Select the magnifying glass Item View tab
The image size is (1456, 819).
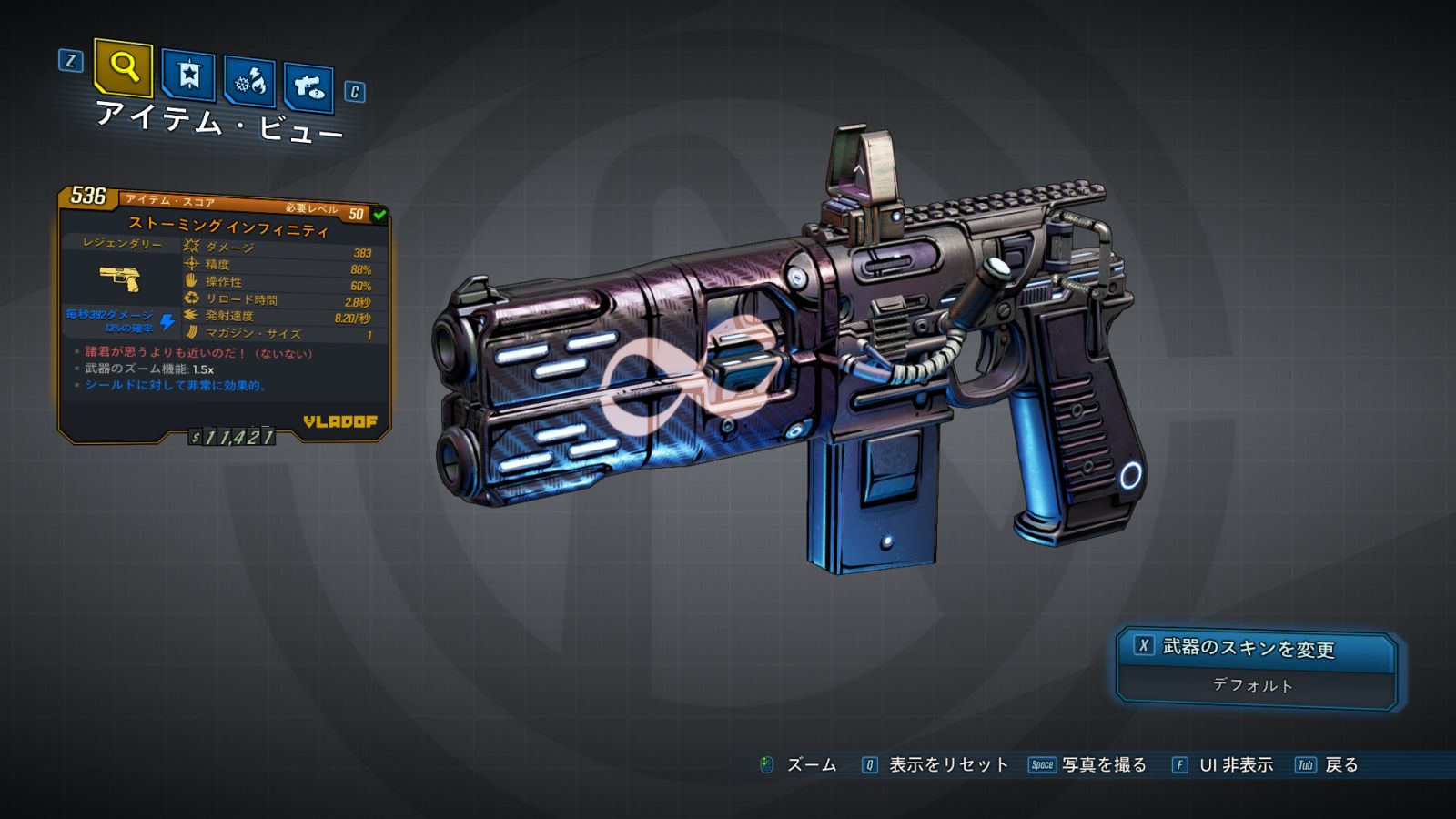[x=123, y=67]
